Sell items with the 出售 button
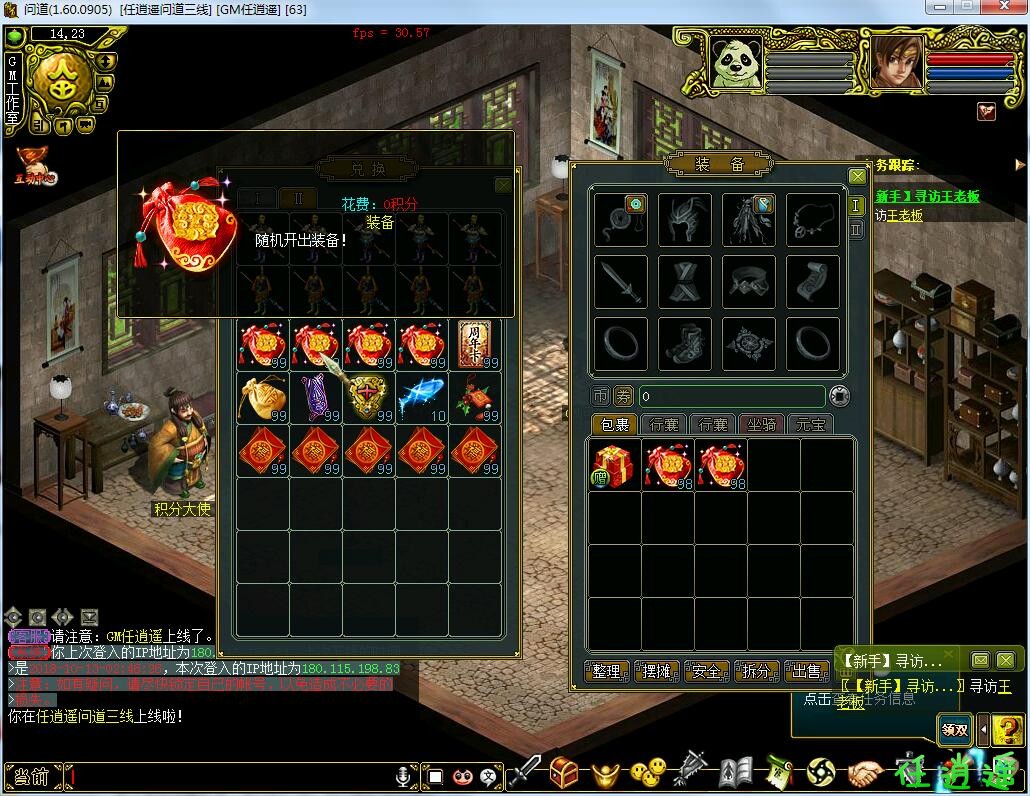The image size is (1030, 796). [x=807, y=671]
